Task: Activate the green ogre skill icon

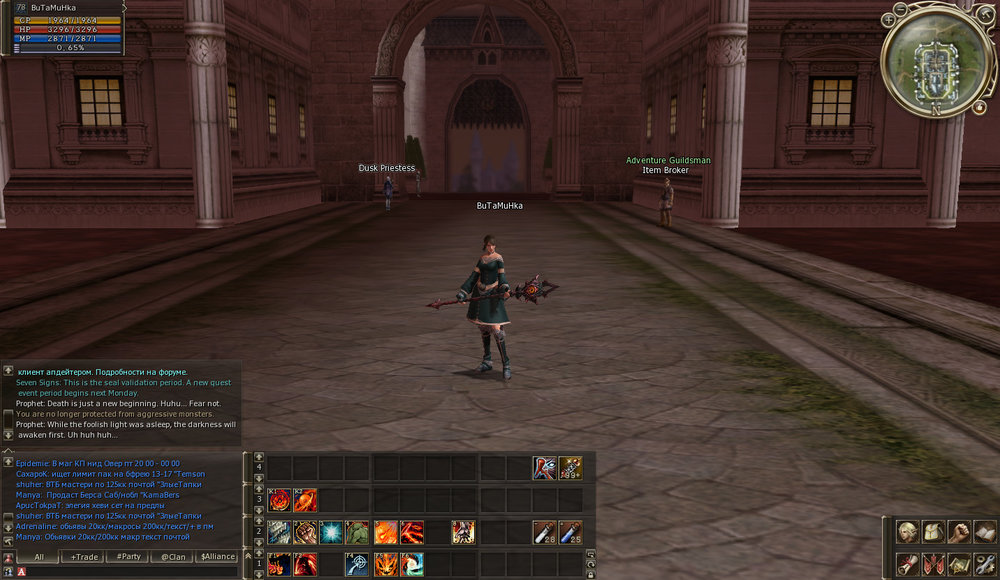Action: [358, 532]
